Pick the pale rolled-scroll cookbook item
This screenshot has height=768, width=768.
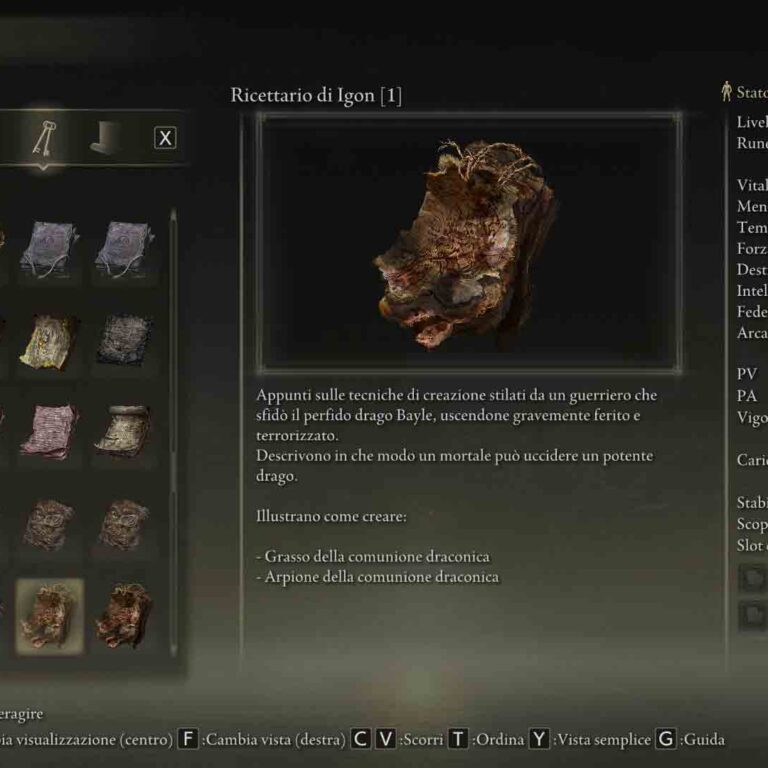tap(124, 431)
